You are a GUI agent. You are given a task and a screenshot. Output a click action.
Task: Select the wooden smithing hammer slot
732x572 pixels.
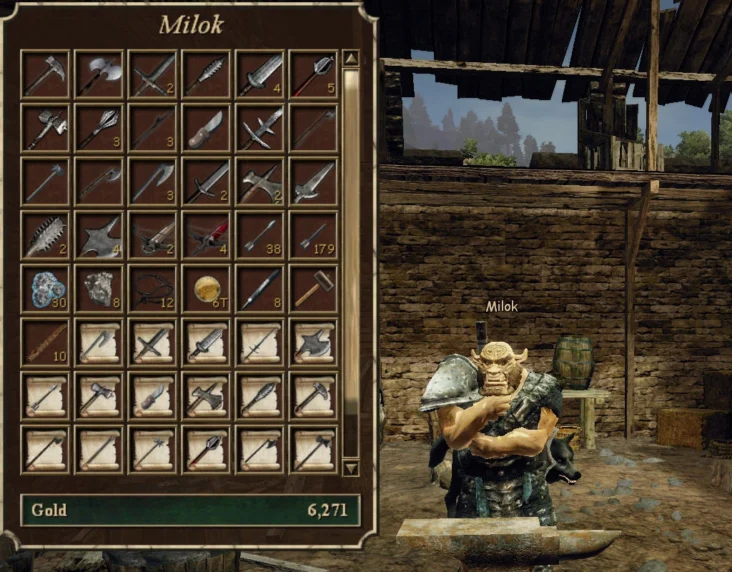pos(315,289)
